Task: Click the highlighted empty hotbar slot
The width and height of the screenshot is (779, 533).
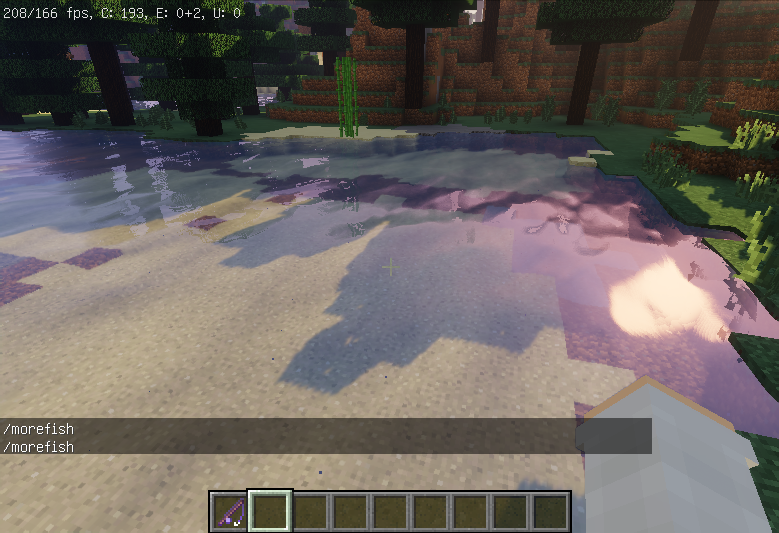Action: pos(270,511)
